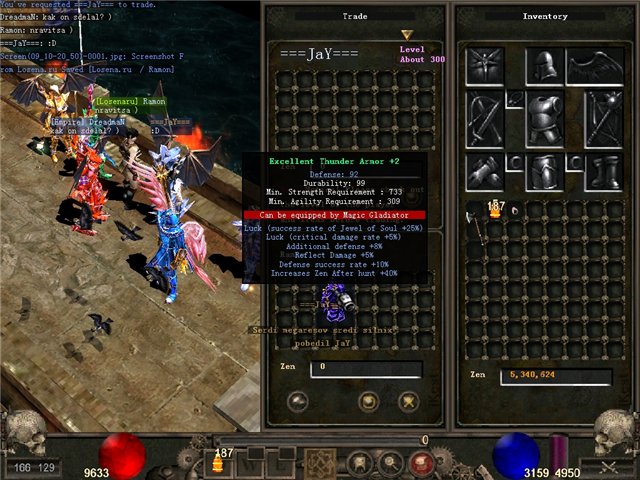Open the skill selection box with knot emblem

(x=320, y=462)
